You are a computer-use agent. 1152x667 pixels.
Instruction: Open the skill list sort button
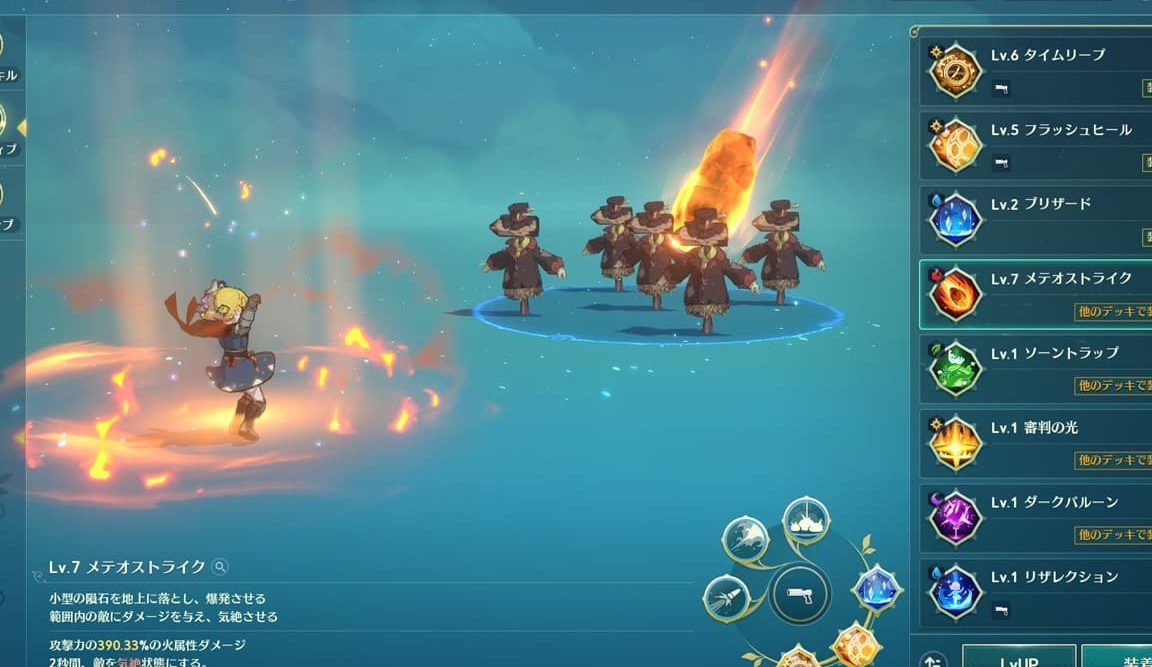[x=933, y=660]
